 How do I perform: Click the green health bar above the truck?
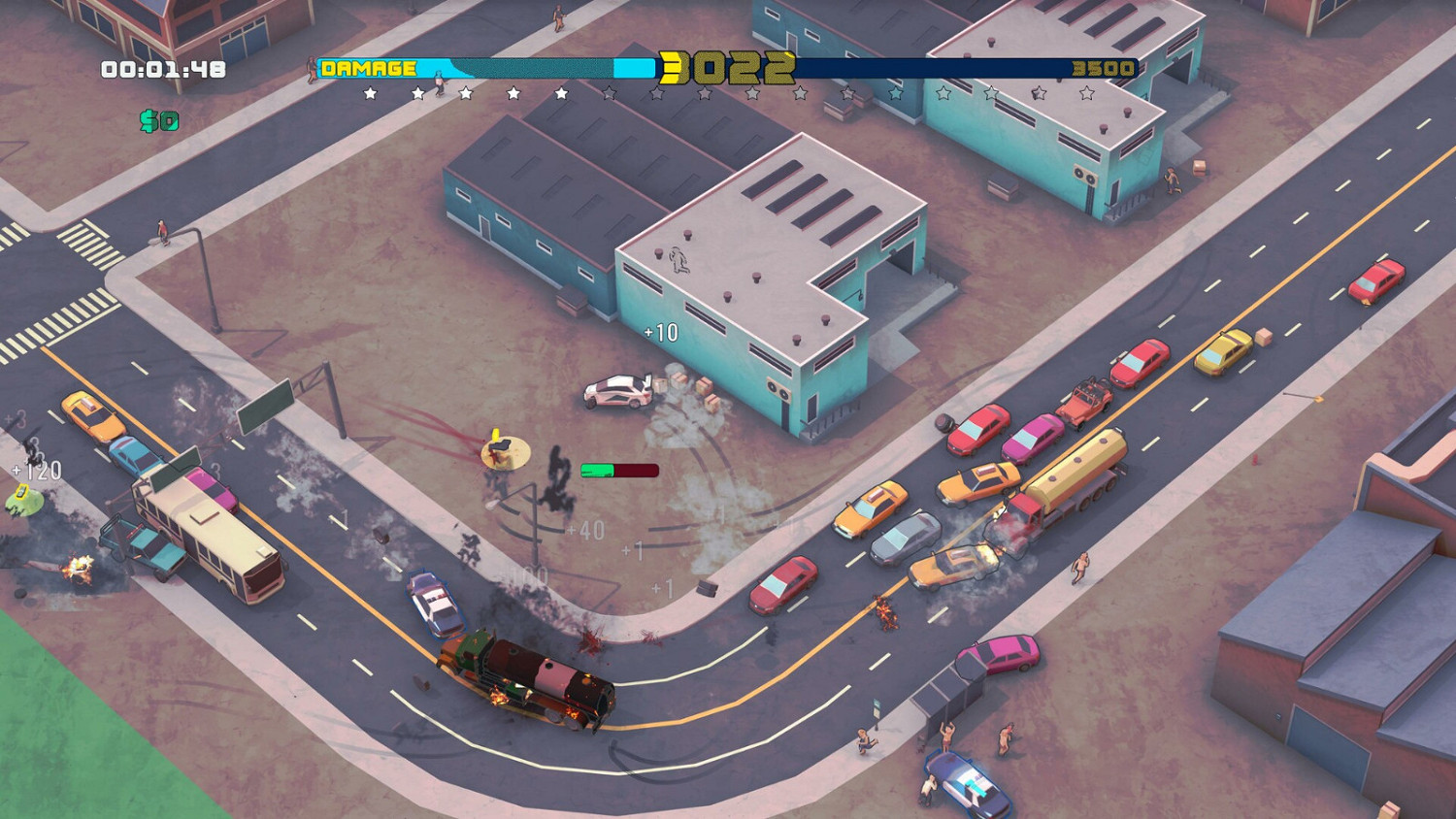pyautogui.click(x=597, y=470)
